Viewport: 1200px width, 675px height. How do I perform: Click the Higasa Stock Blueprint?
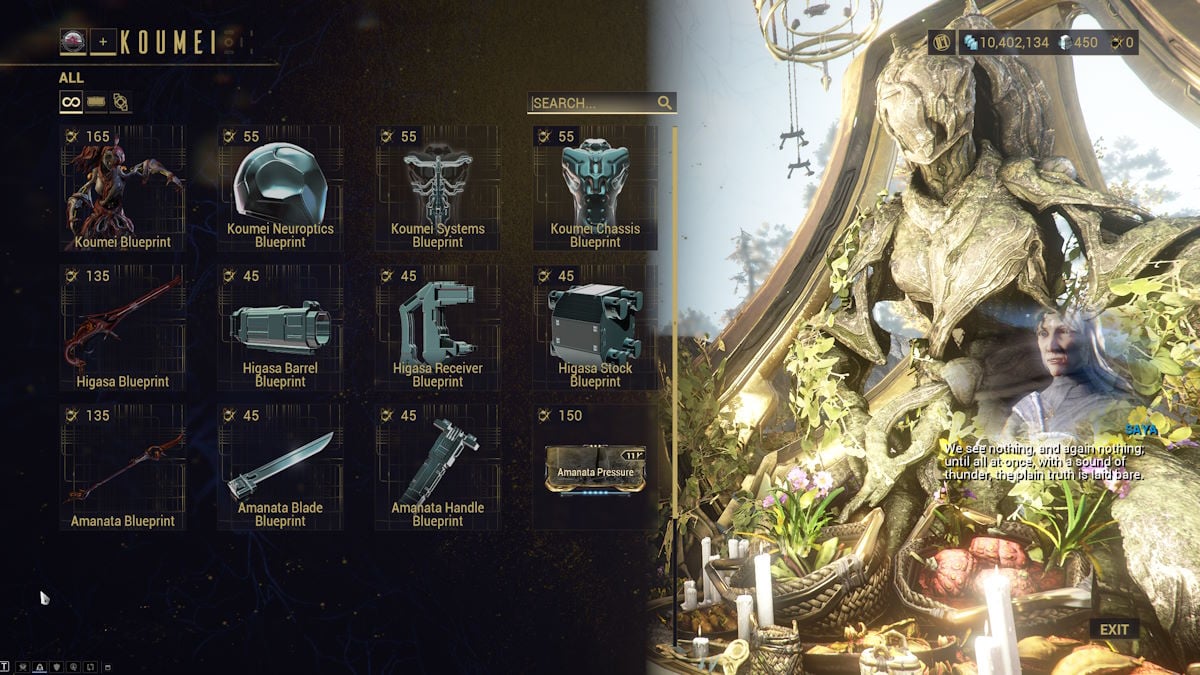(595, 327)
